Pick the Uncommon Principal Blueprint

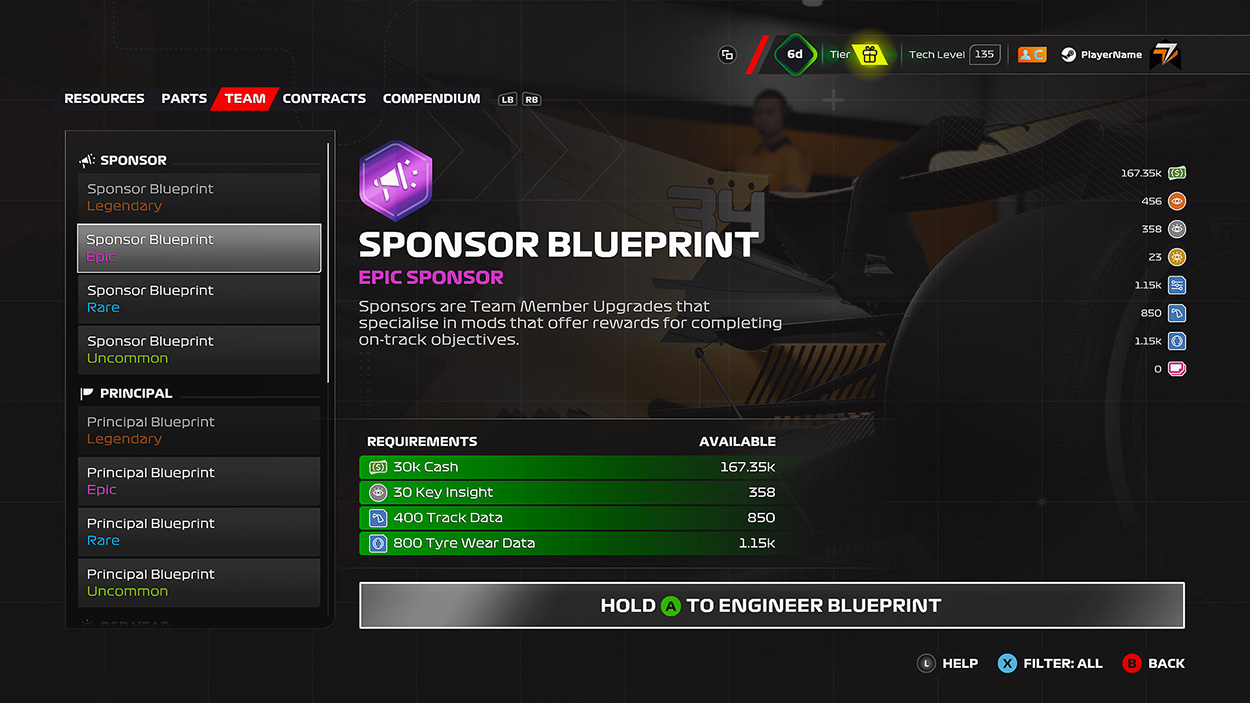tap(199, 583)
